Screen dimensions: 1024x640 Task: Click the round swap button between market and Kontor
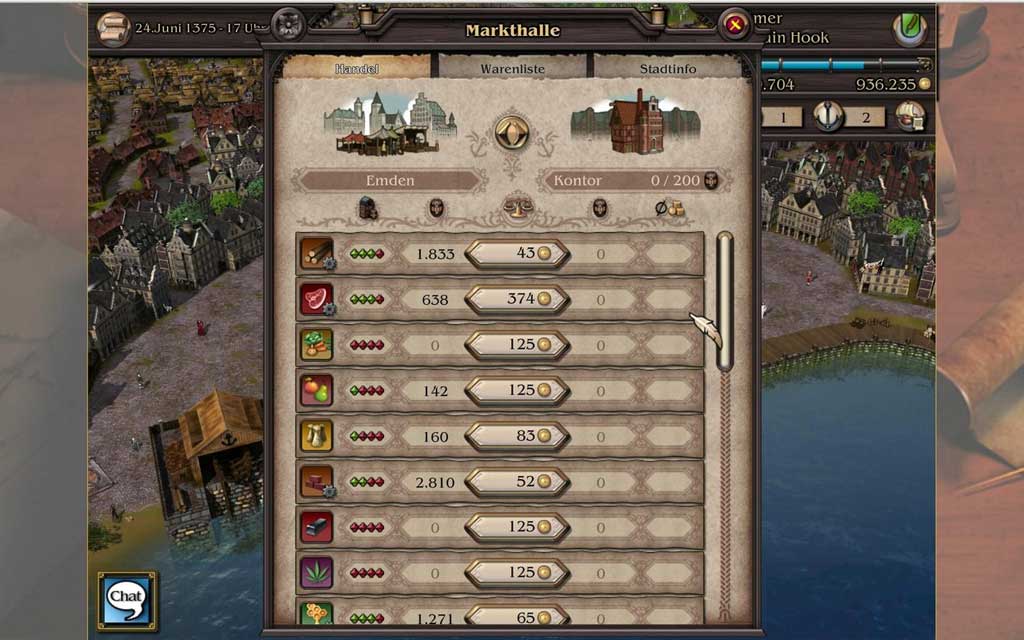click(512, 131)
